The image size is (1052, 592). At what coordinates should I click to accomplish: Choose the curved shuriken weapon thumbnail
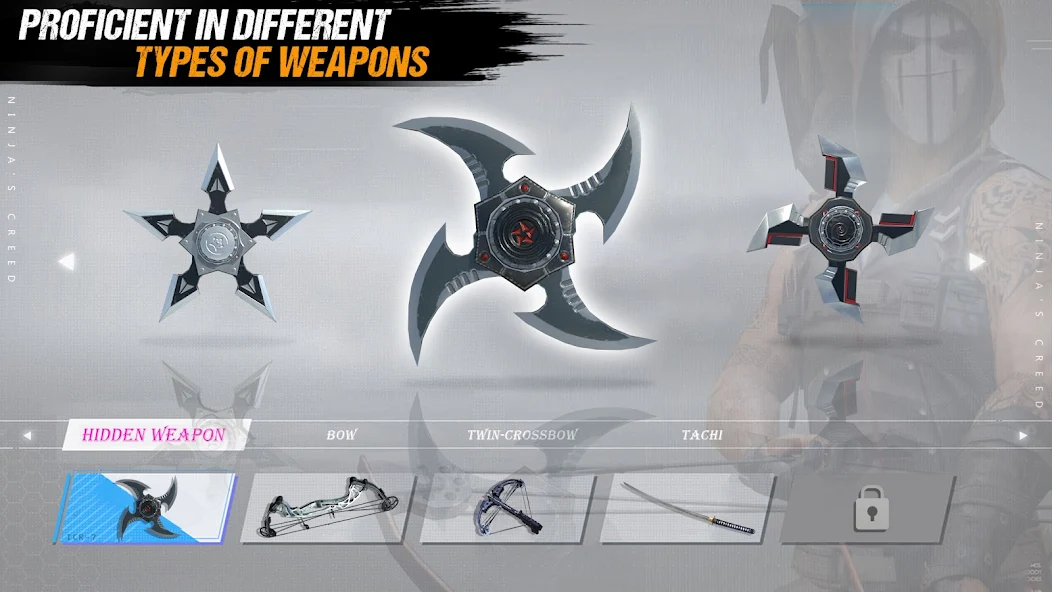[x=146, y=508]
